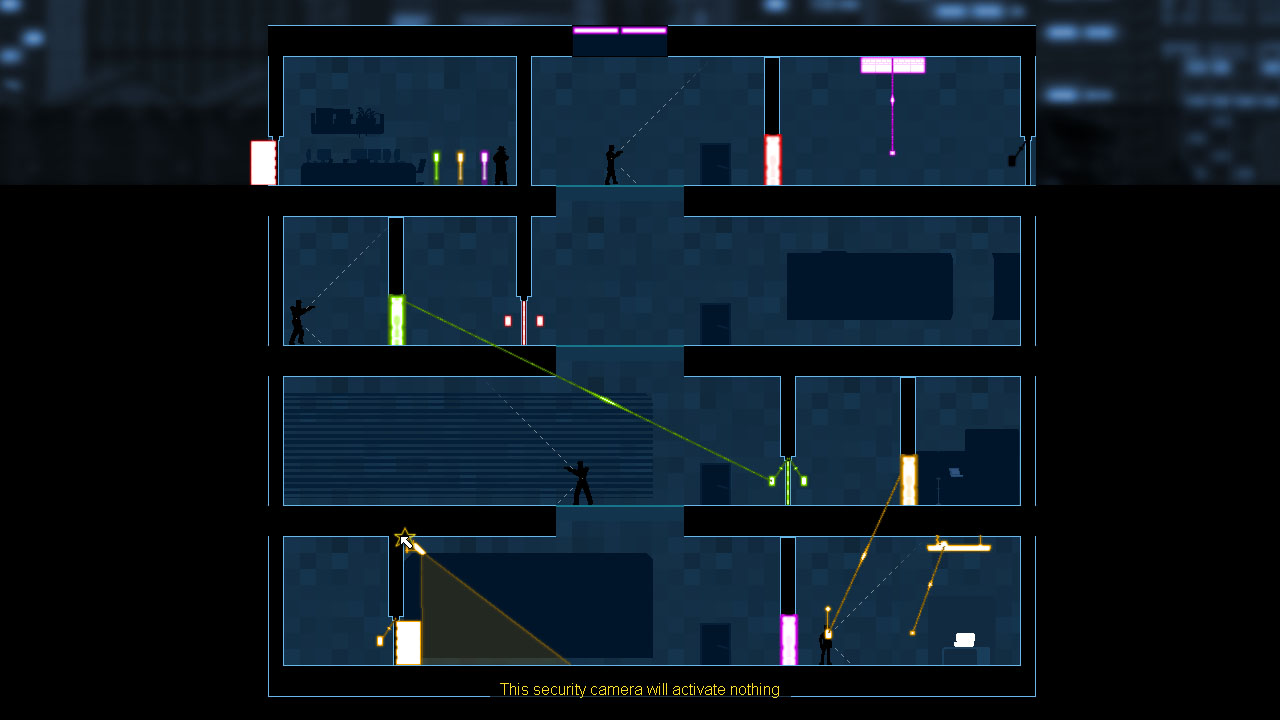This screenshot has width=1280, height=720.
Task: Click the yellow ceiling light fixture bottom right
Action: (958, 546)
